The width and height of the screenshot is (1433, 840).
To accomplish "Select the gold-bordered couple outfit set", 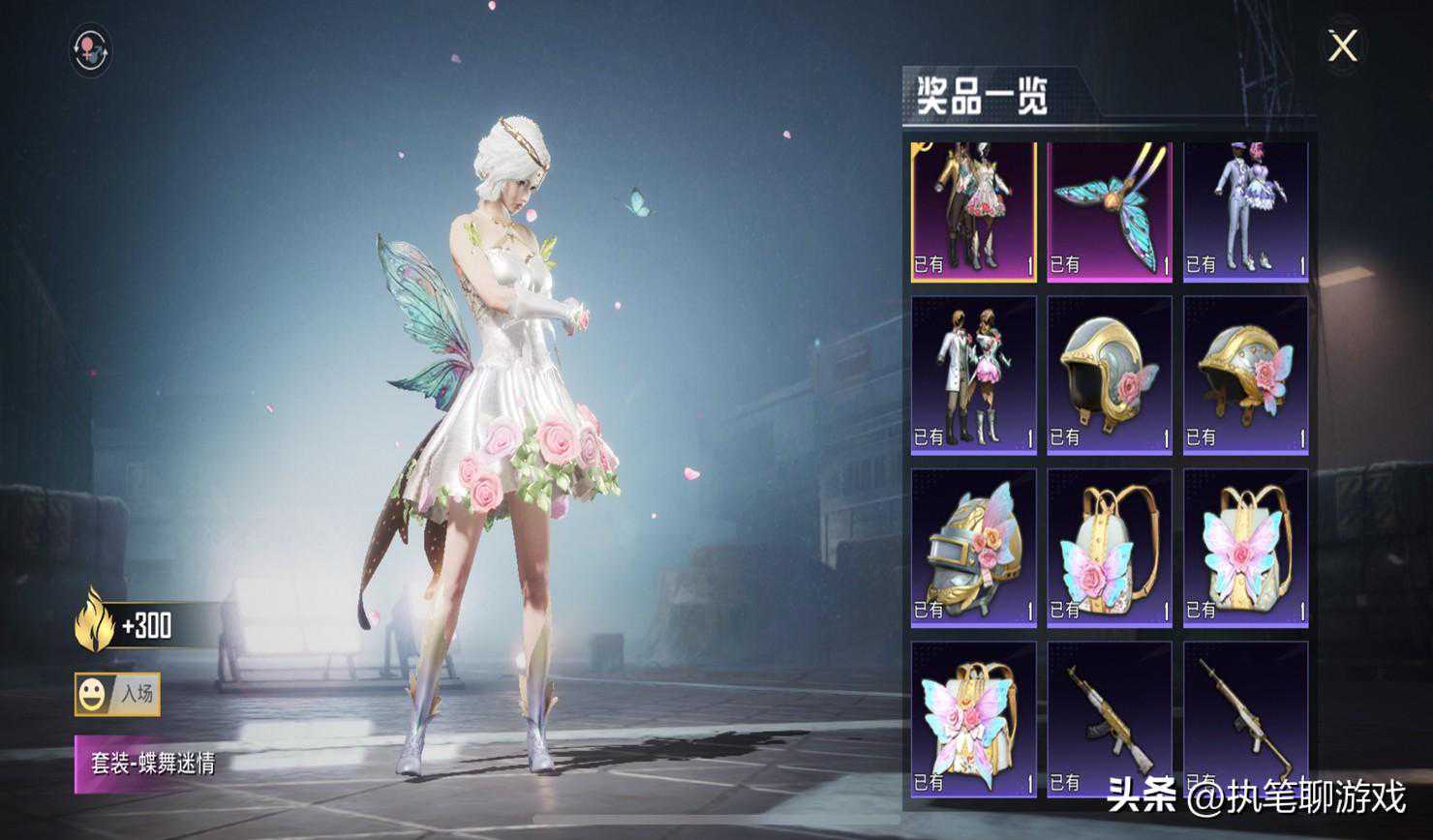I will pyautogui.click(x=973, y=212).
